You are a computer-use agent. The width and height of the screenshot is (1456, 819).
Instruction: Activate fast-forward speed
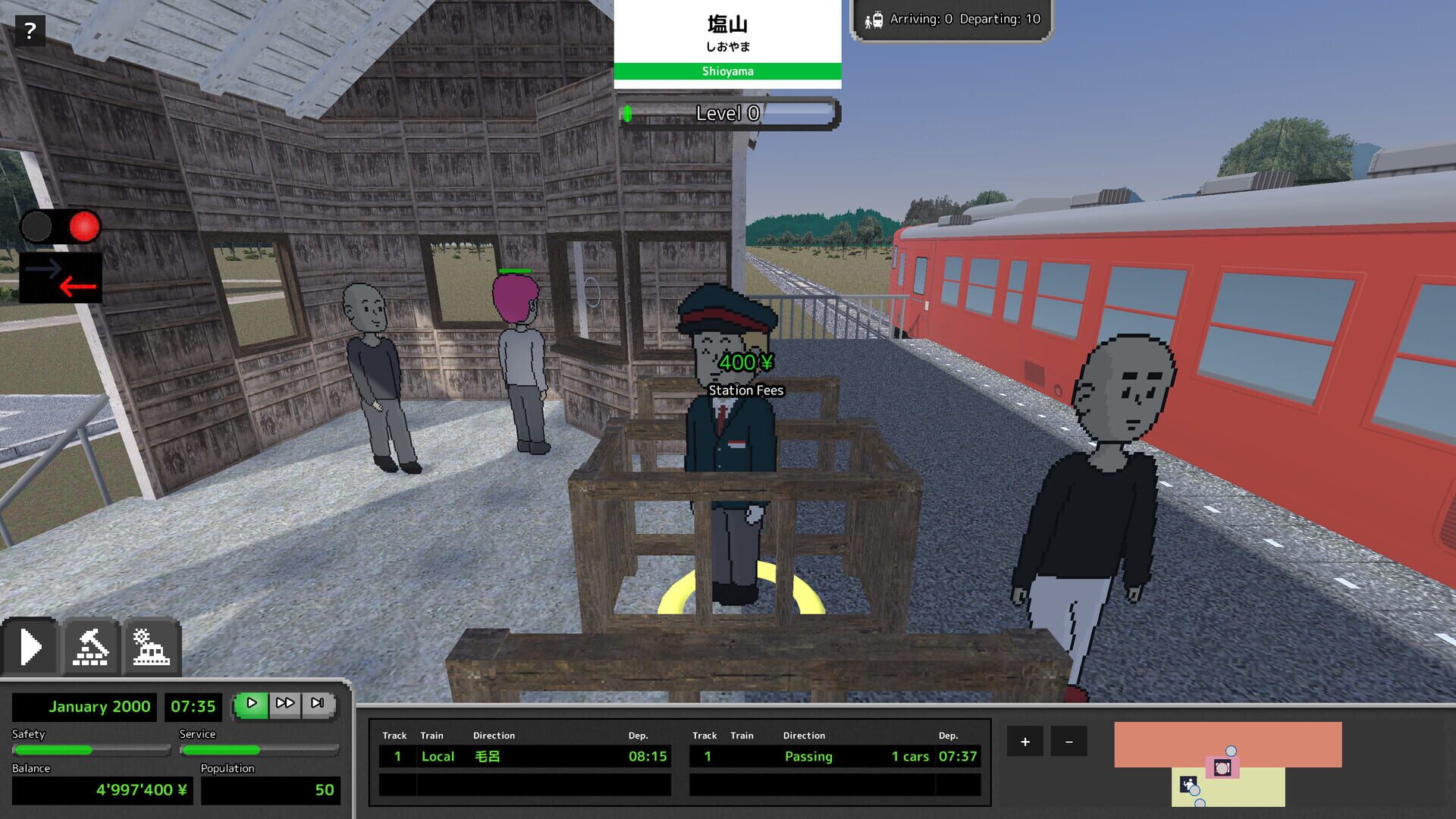[286, 703]
